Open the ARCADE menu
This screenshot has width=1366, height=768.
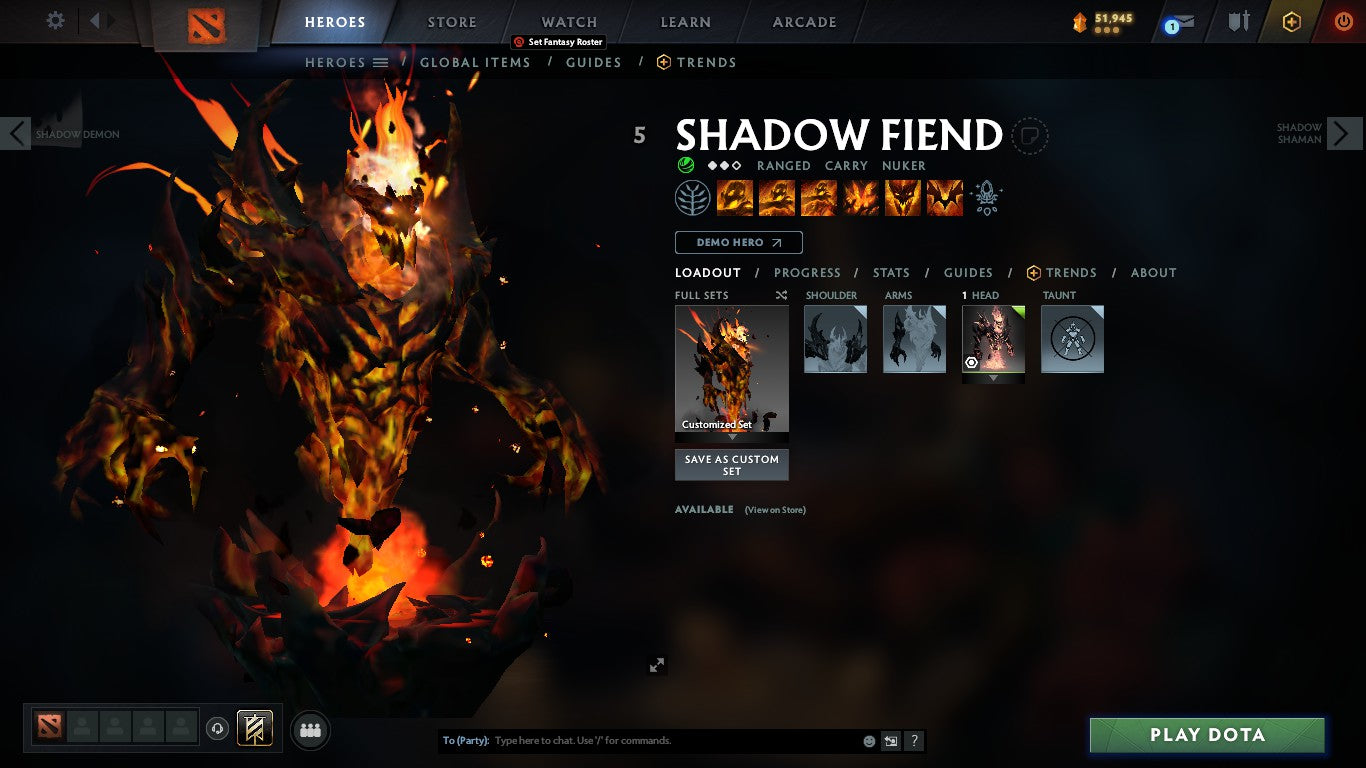tap(803, 21)
